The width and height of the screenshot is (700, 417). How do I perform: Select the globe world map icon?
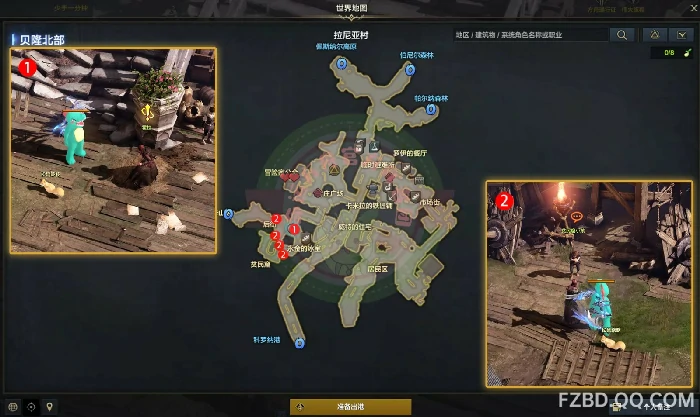pyautogui.click(x=13, y=407)
